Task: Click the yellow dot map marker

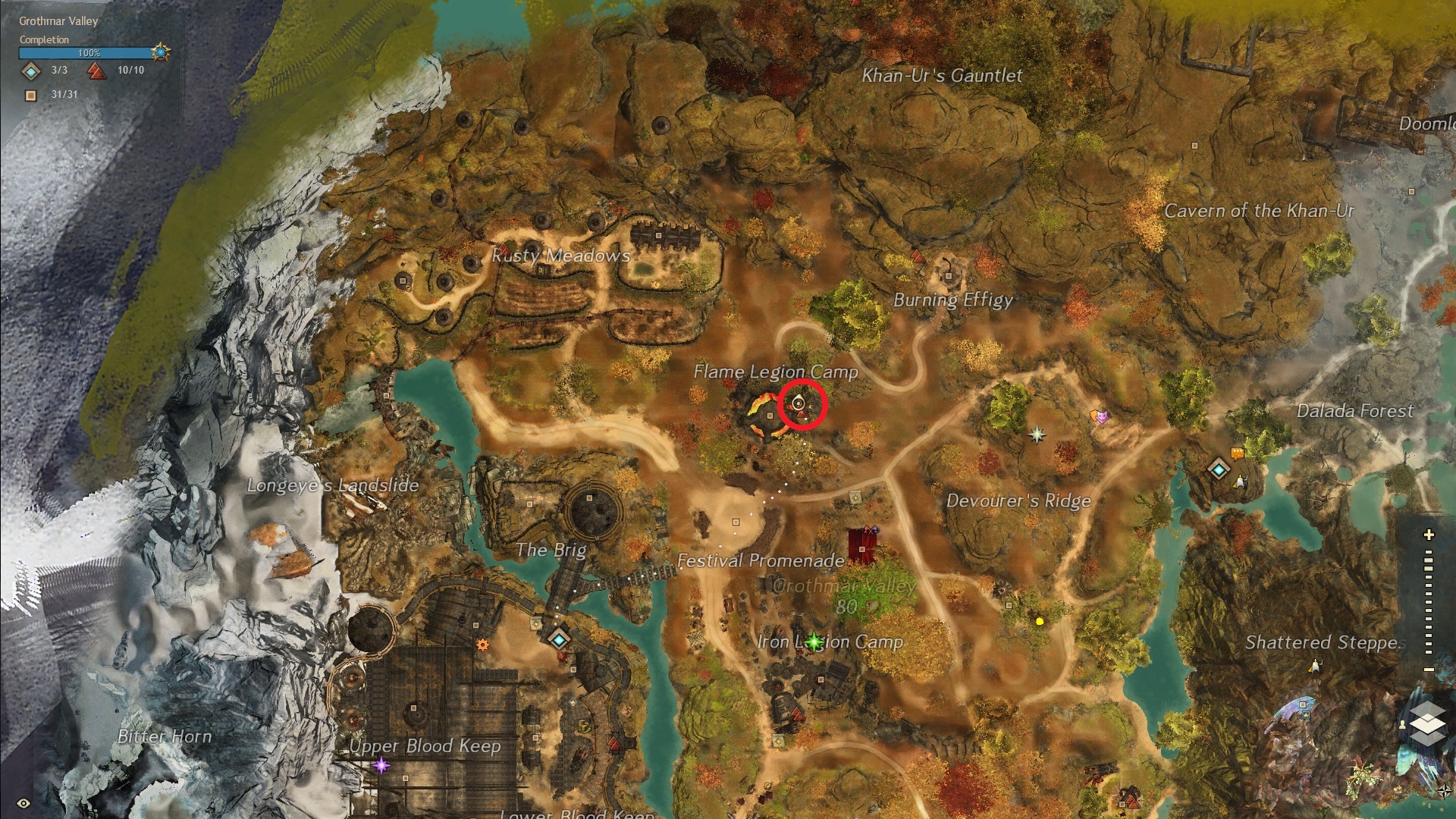Action: tap(1040, 621)
